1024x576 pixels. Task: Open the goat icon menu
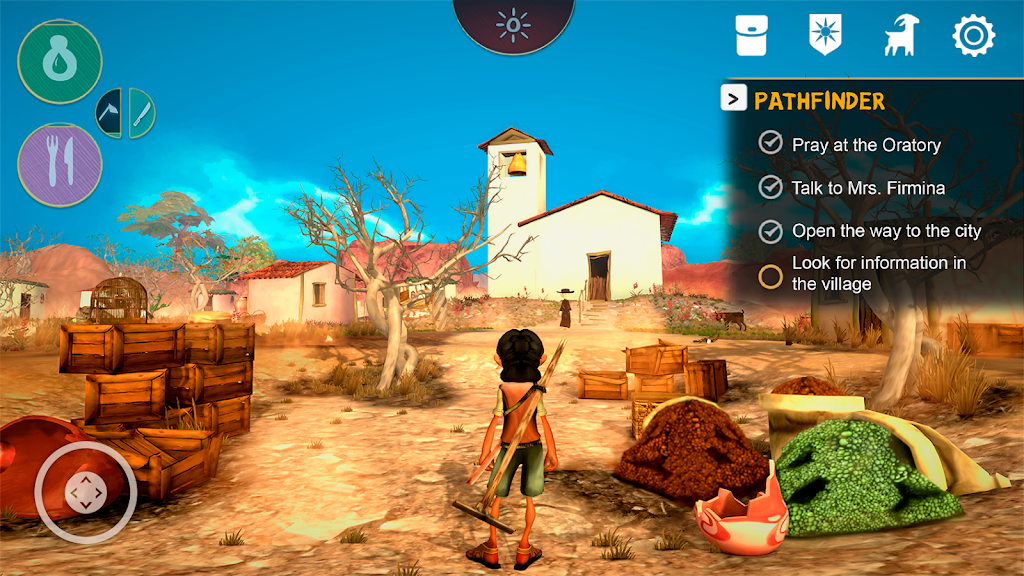900,36
